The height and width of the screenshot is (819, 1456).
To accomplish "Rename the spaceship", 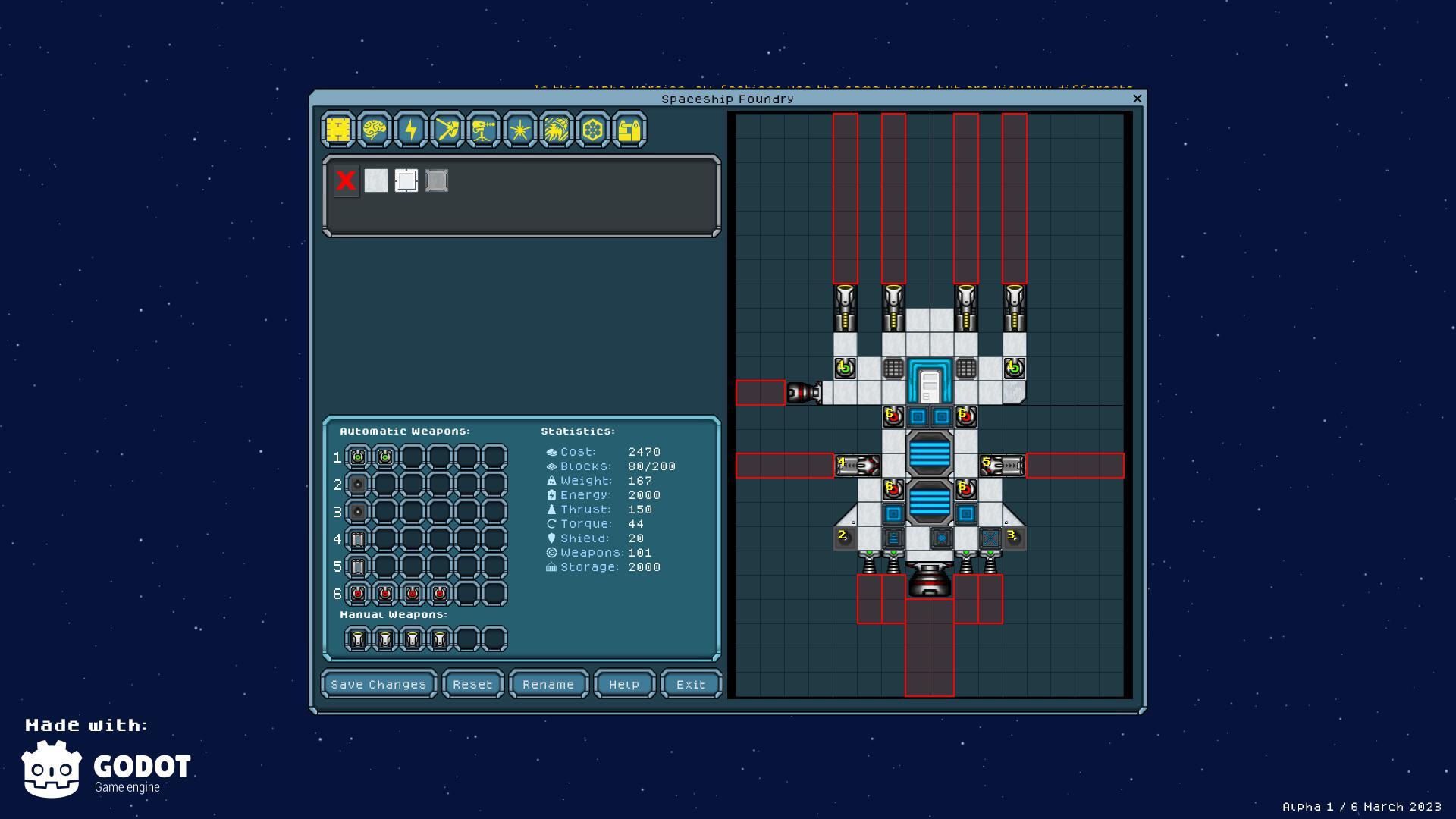I will pos(548,684).
